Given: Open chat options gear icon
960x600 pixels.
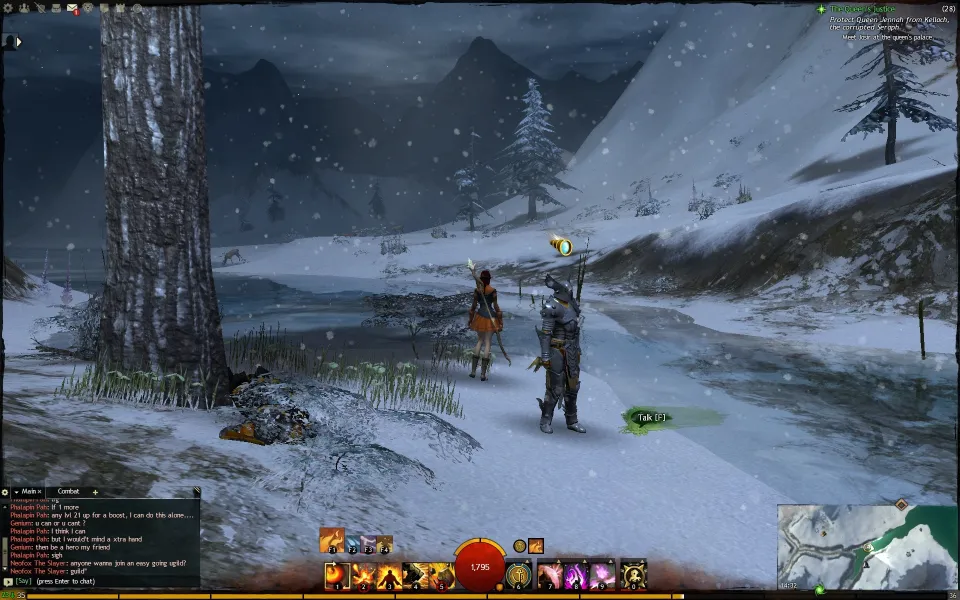Looking at the screenshot, I should (6, 492).
